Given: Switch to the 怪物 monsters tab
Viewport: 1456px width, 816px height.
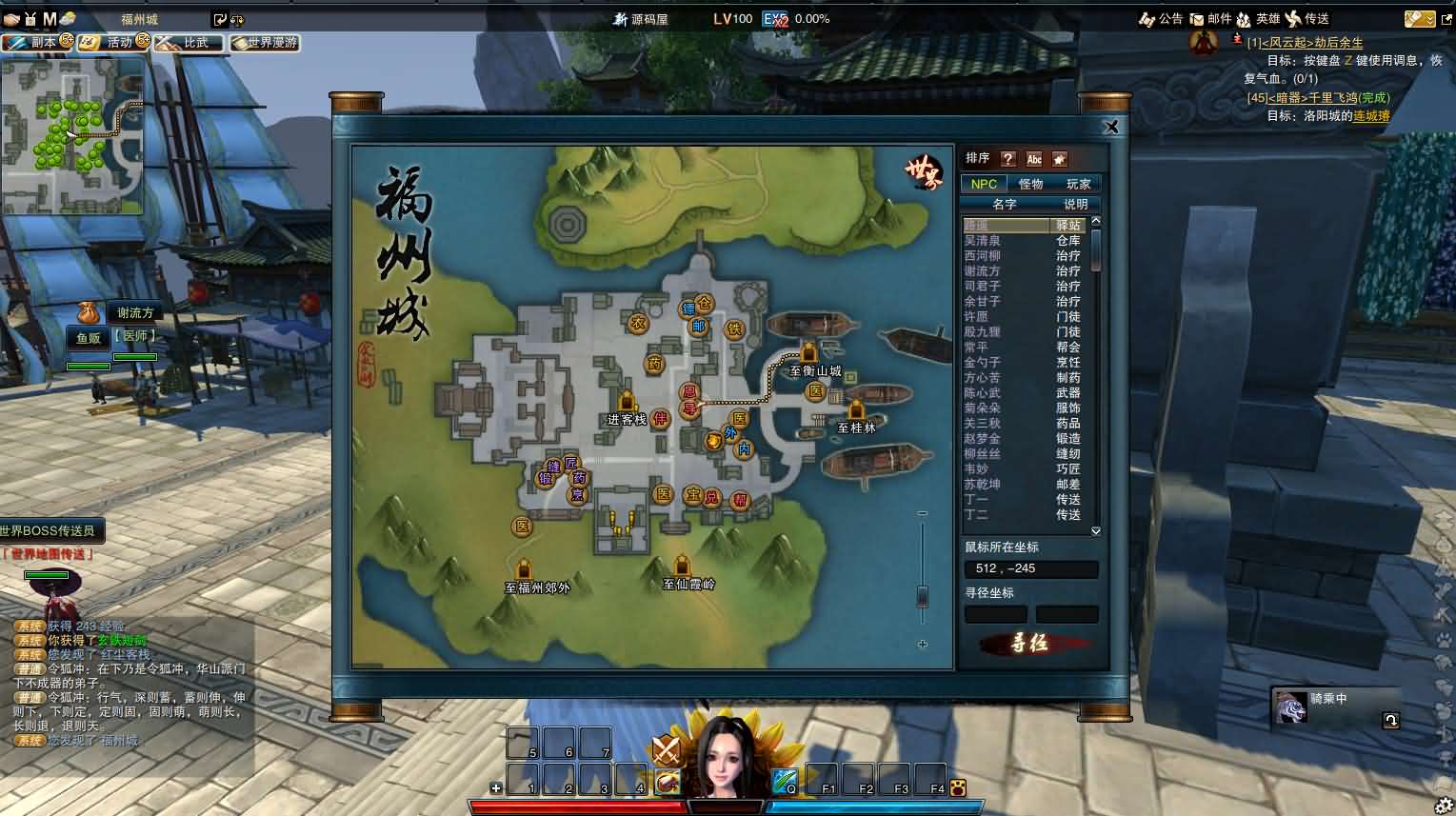Looking at the screenshot, I should [1030, 183].
